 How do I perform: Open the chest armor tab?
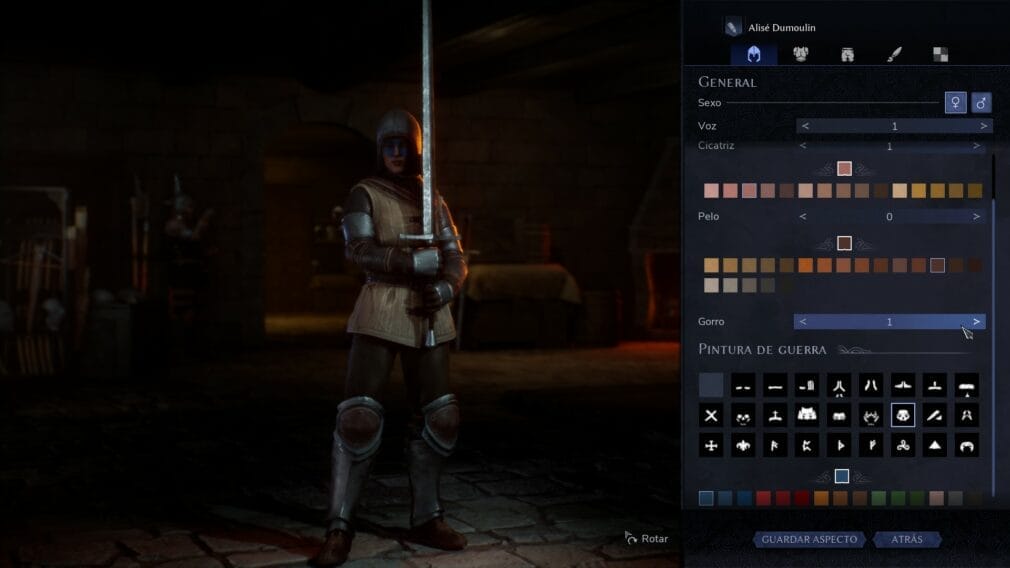coord(800,54)
